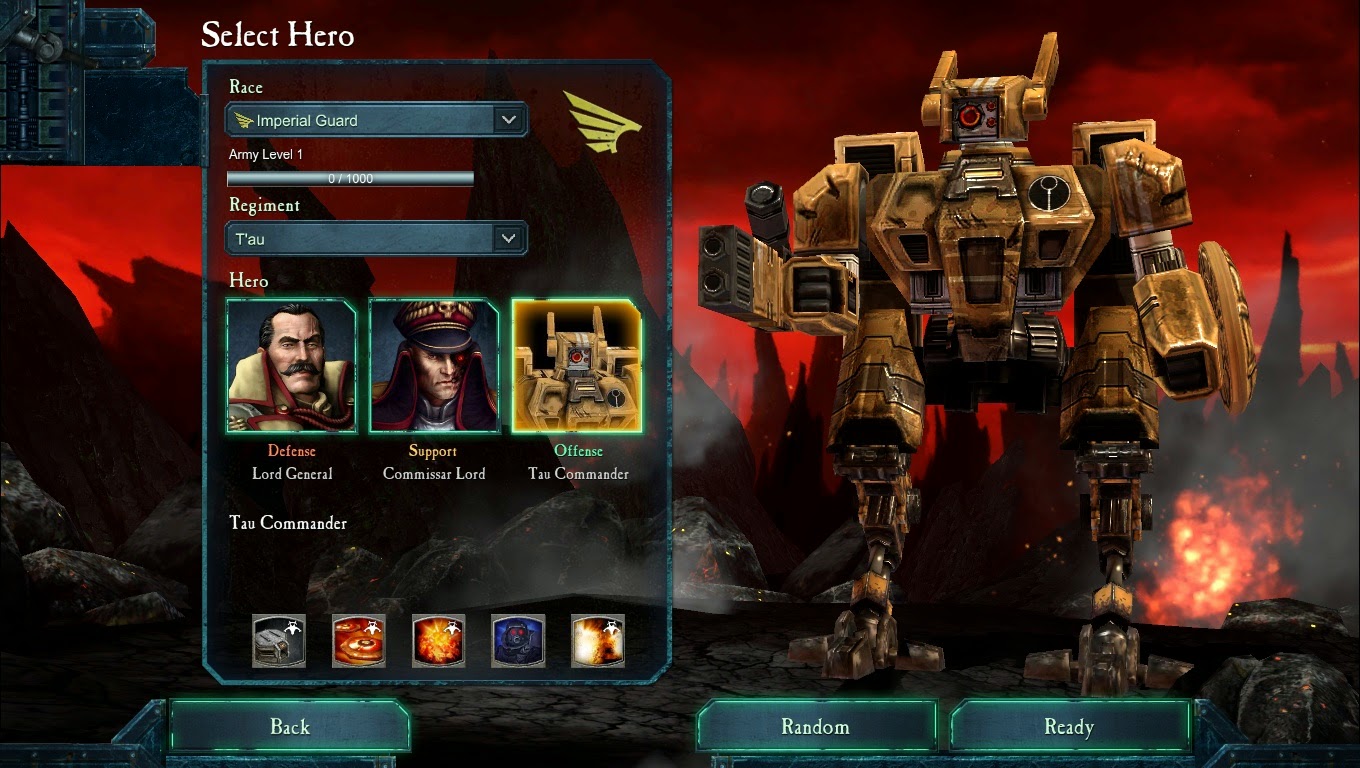The height and width of the screenshot is (768, 1360).
Task: Choose a Random hero
Action: click(x=816, y=727)
